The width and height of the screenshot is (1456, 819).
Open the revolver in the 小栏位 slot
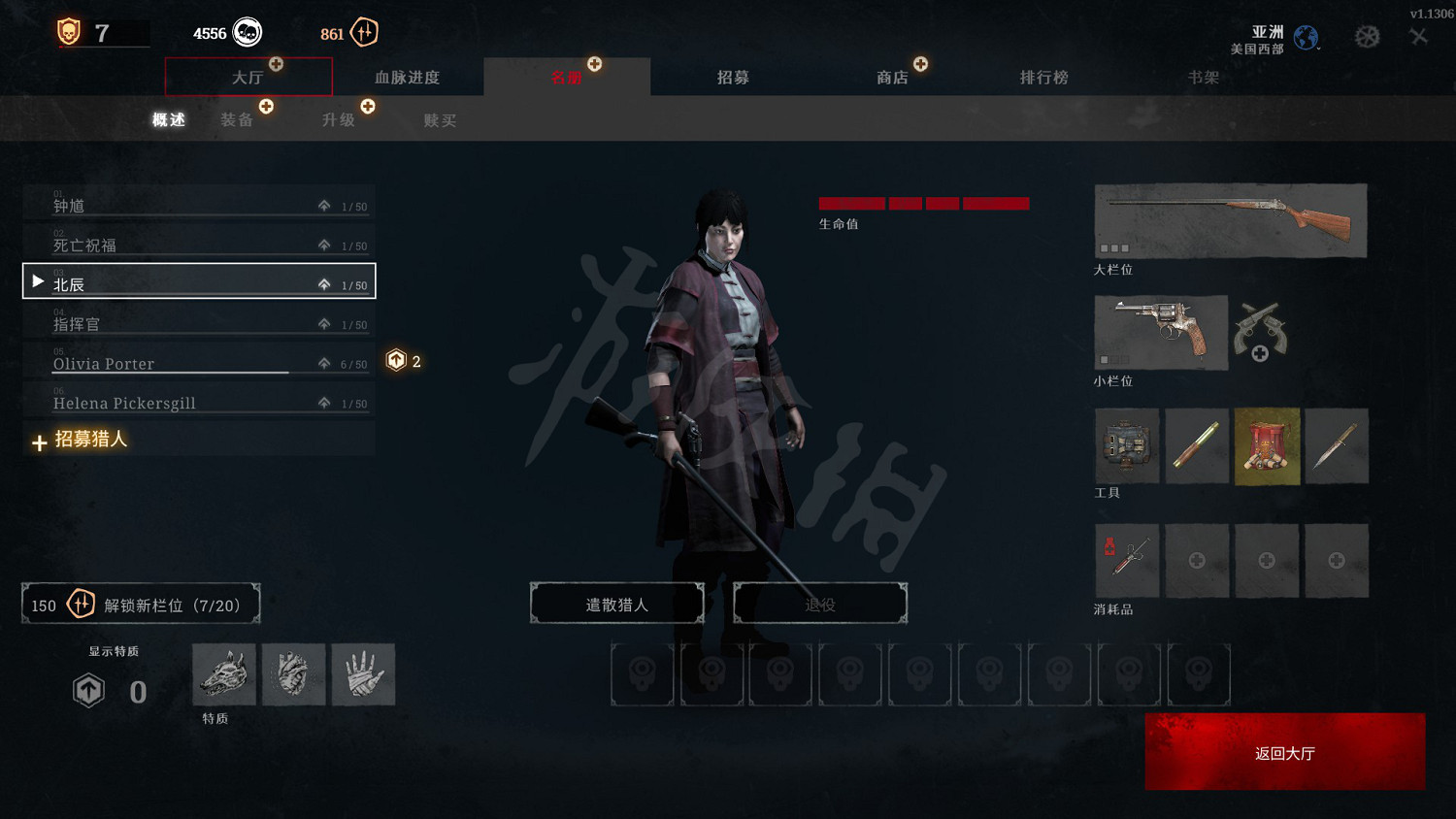(1161, 333)
